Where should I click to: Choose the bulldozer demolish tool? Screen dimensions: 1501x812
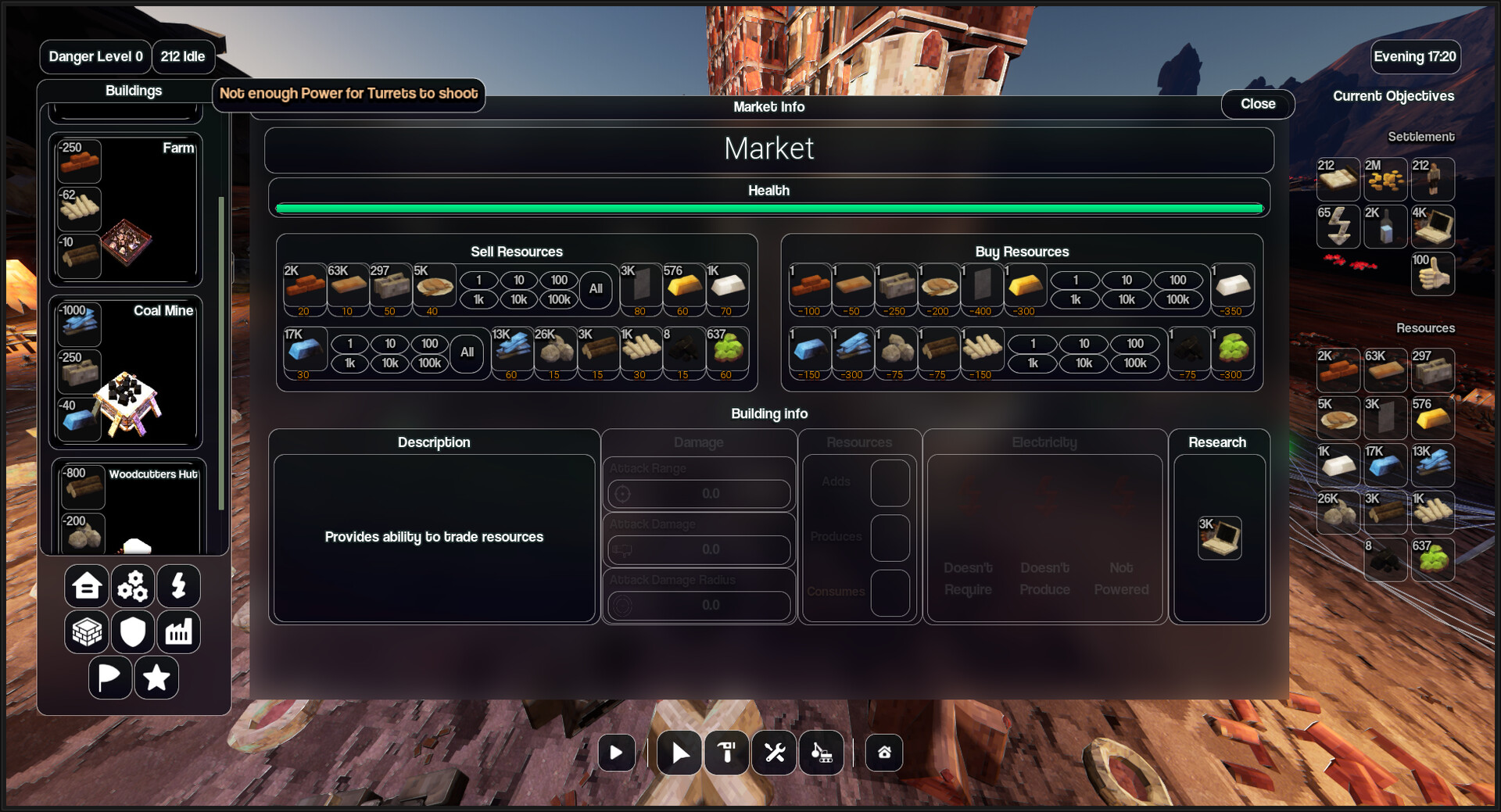[x=821, y=753]
